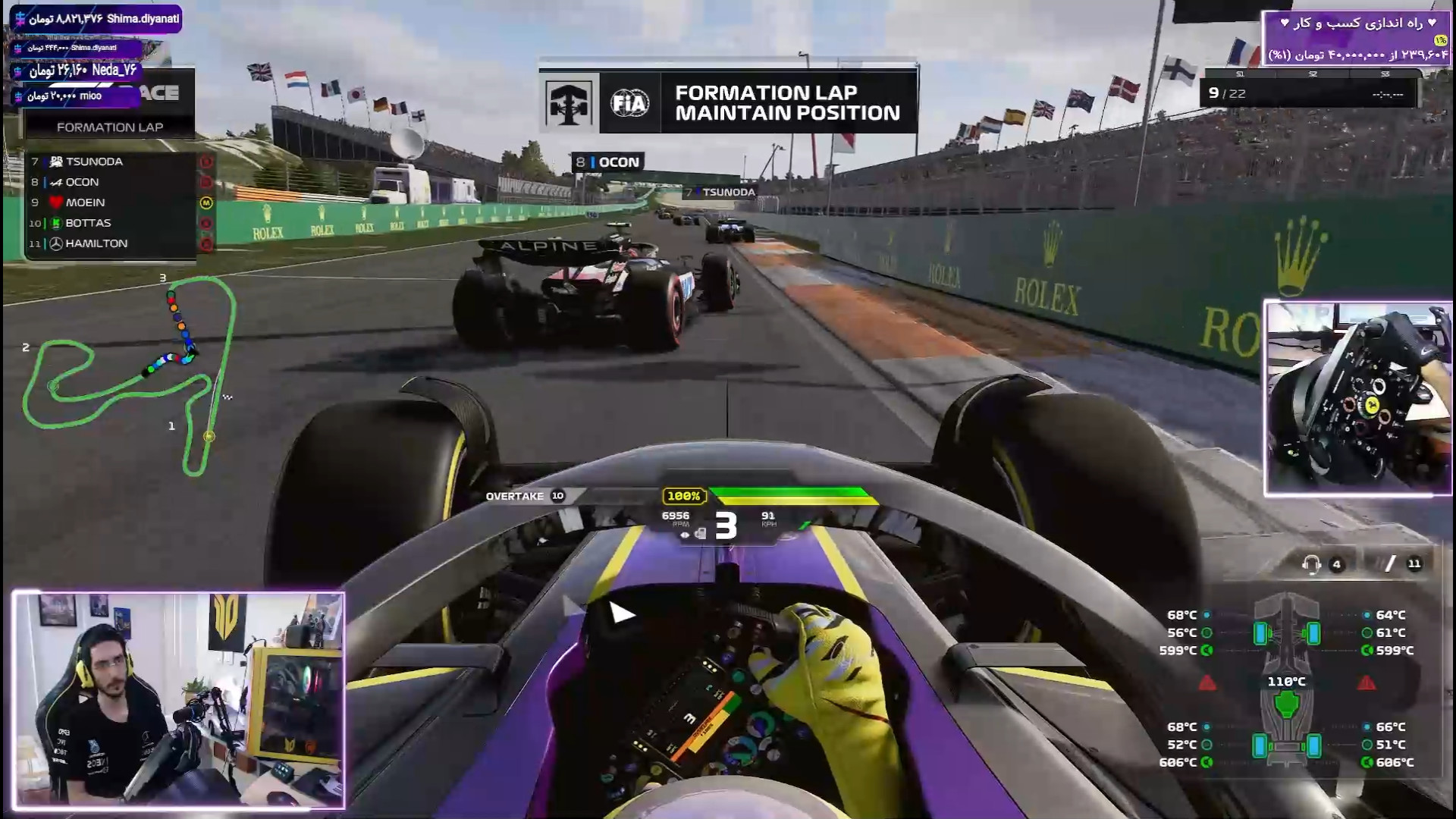
Task: Click the headset radio icon
Action: (x=1311, y=564)
